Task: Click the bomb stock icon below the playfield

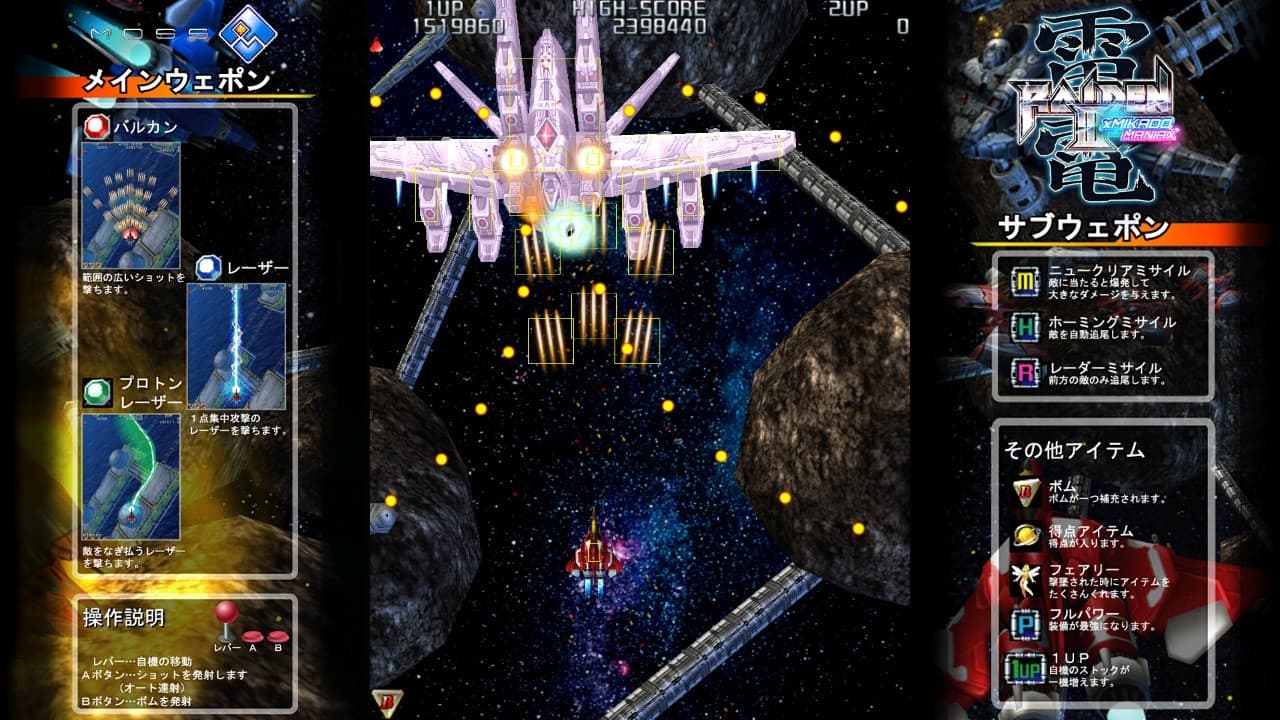Action: [x=387, y=703]
